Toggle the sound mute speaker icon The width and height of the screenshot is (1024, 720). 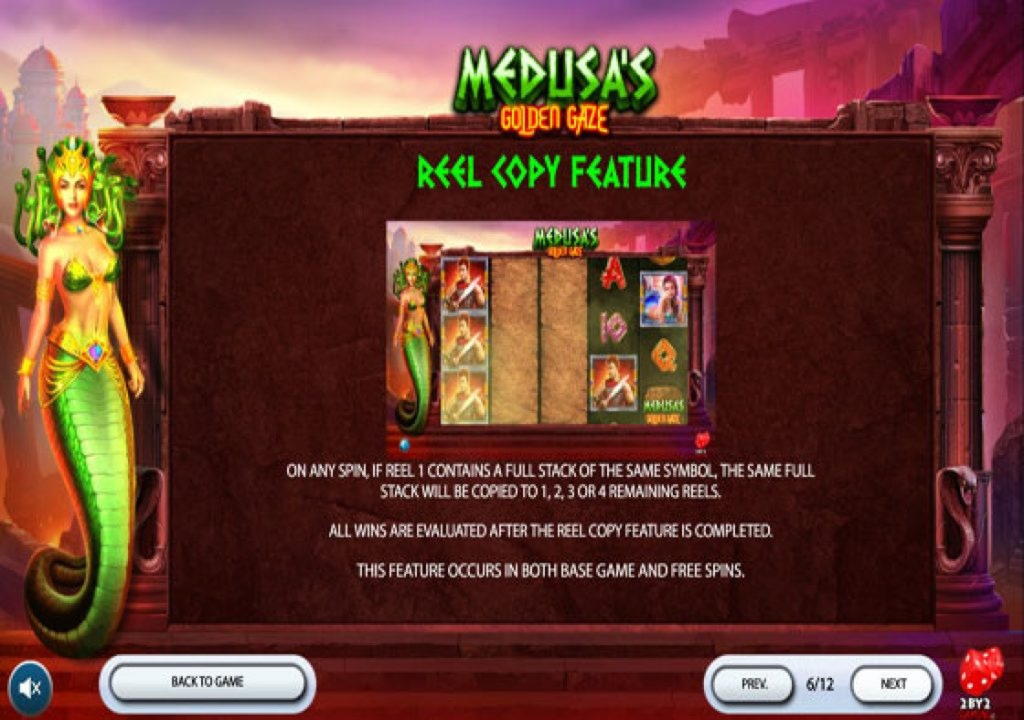[x=31, y=687]
